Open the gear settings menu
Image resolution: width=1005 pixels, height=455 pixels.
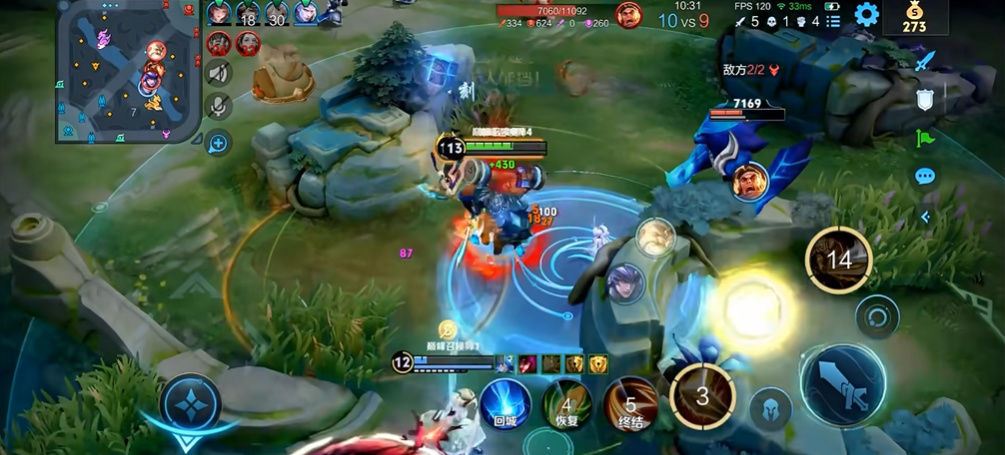point(866,14)
